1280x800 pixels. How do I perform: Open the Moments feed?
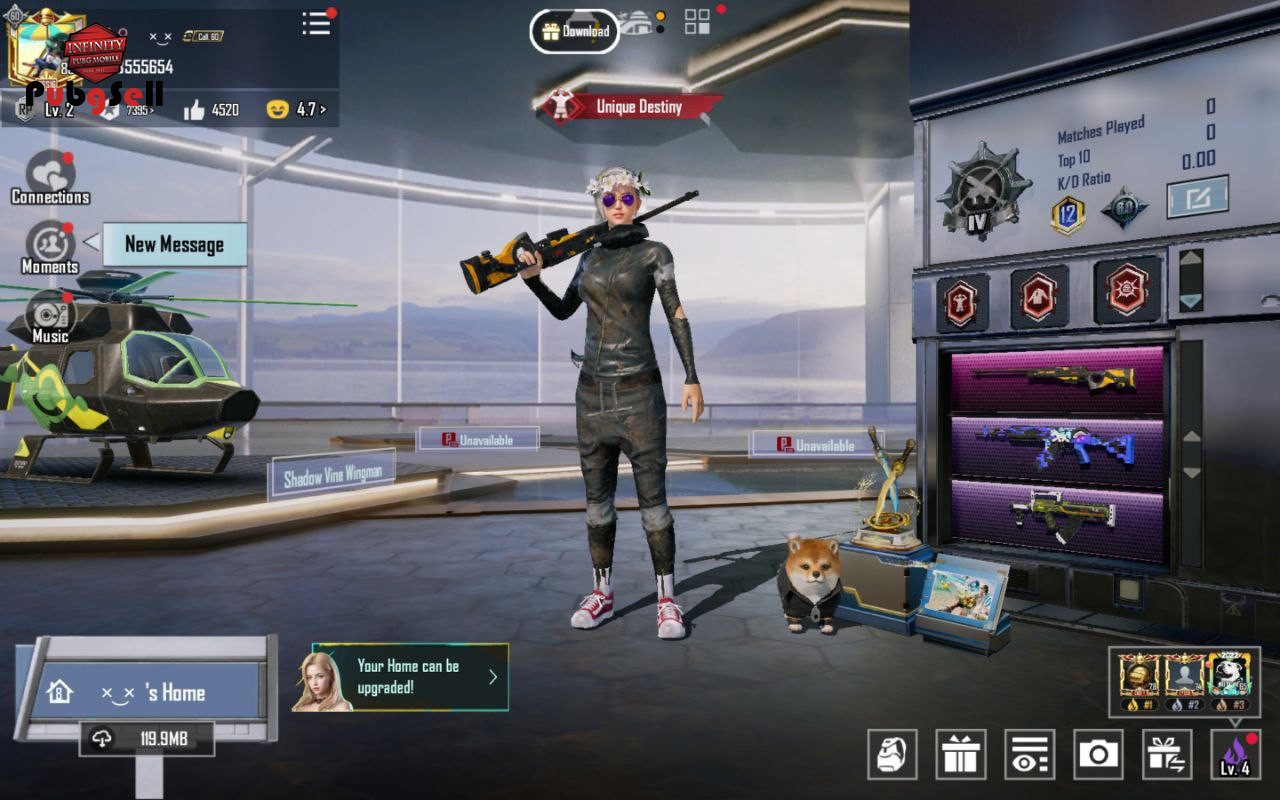tap(50, 247)
